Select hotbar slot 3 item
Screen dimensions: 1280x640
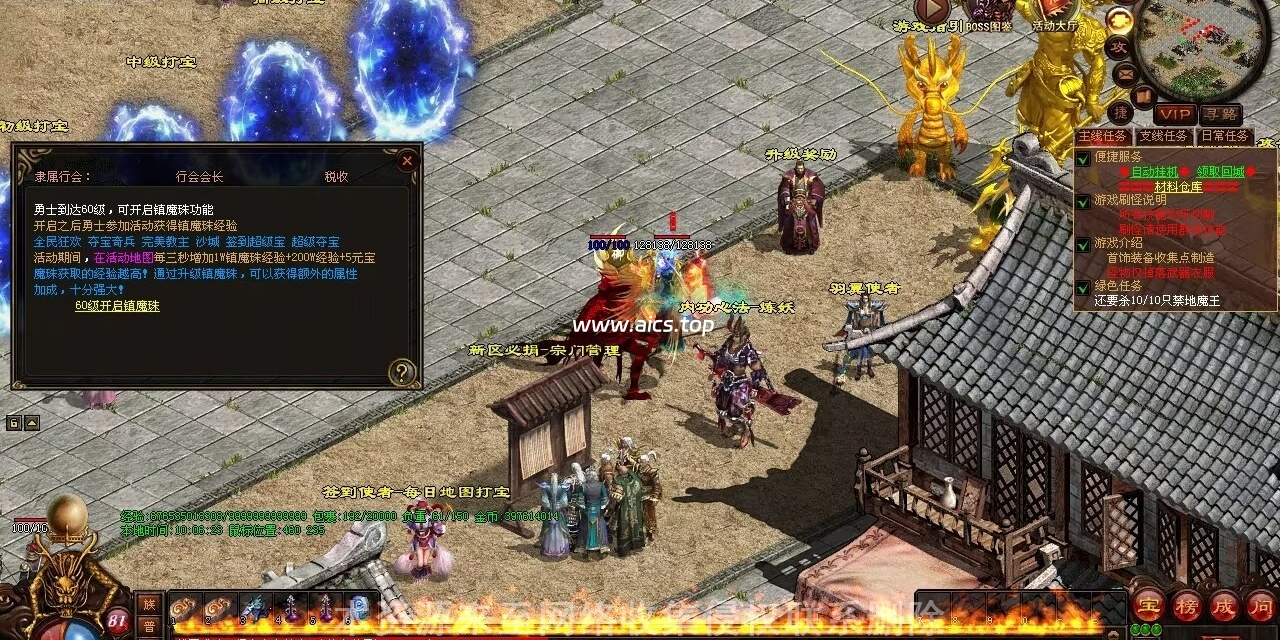(254, 606)
